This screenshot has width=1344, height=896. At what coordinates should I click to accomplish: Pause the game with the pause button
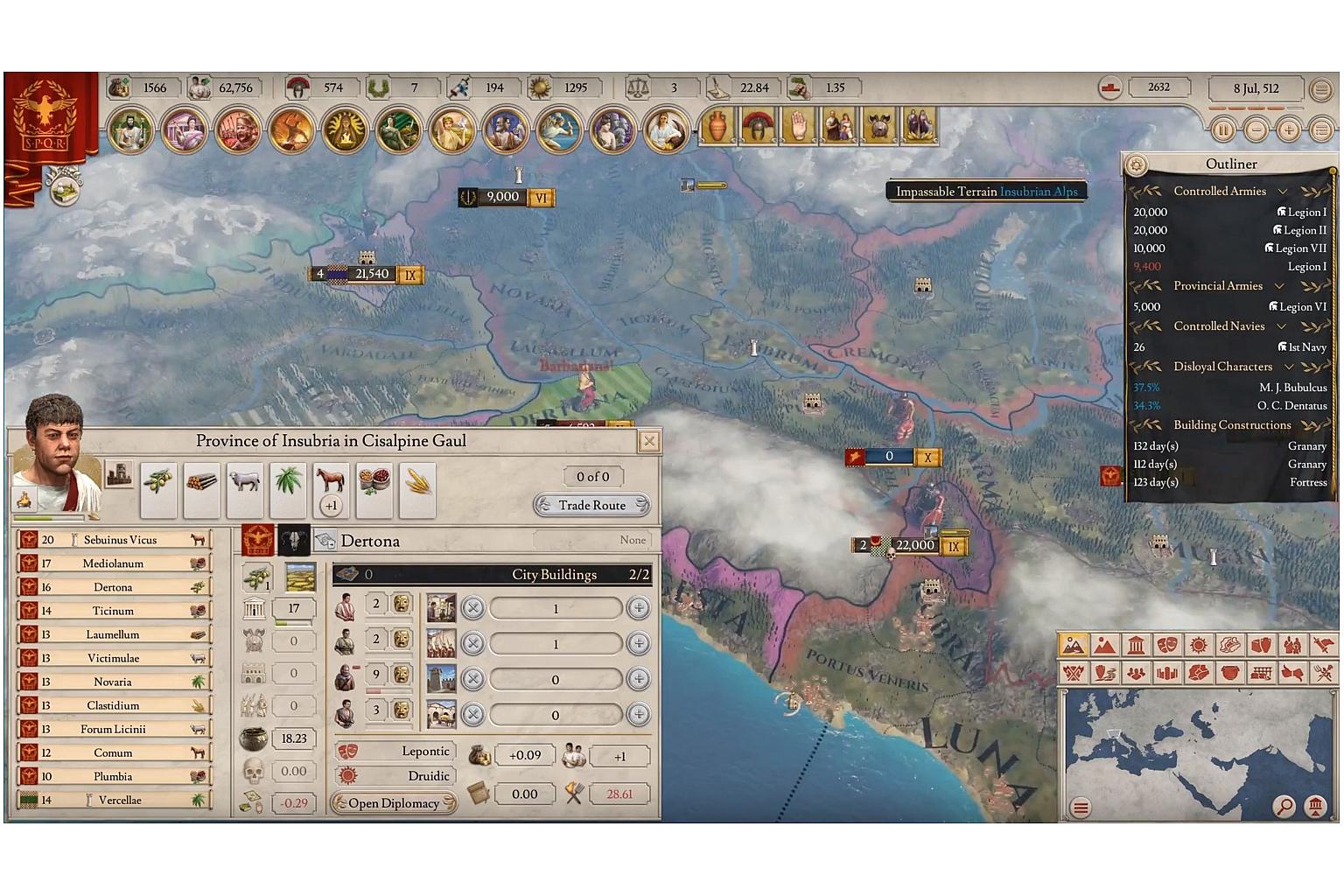[x=1222, y=129]
